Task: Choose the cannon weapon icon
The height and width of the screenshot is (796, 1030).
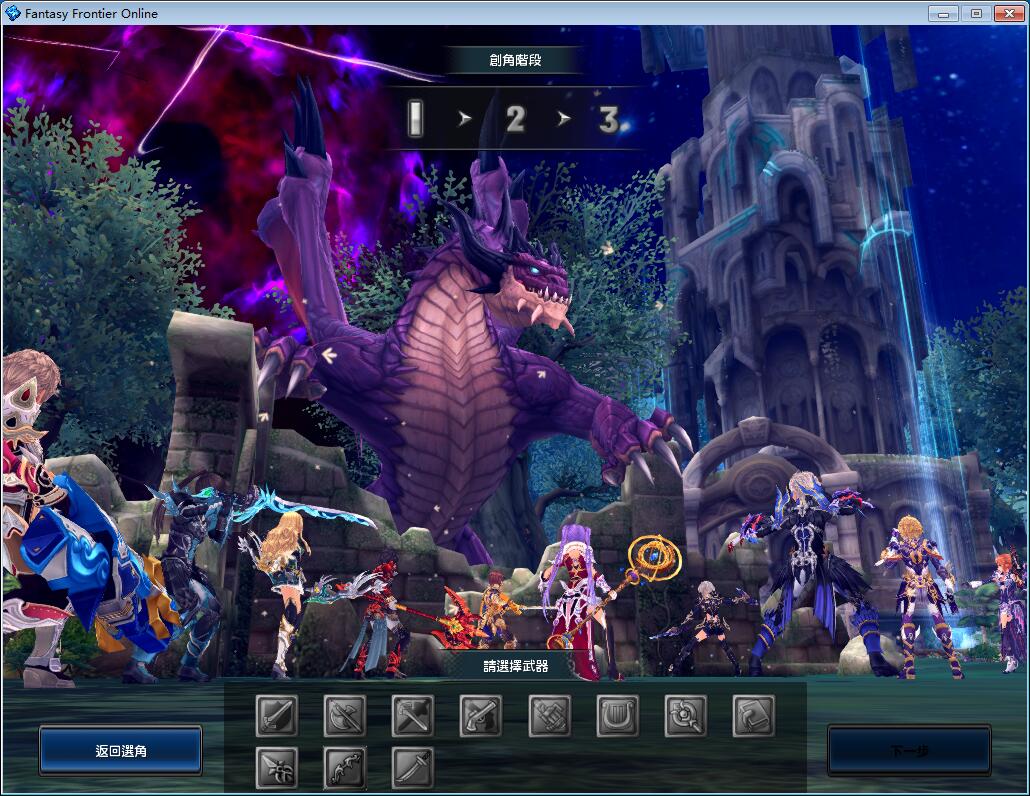Action: (550, 716)
